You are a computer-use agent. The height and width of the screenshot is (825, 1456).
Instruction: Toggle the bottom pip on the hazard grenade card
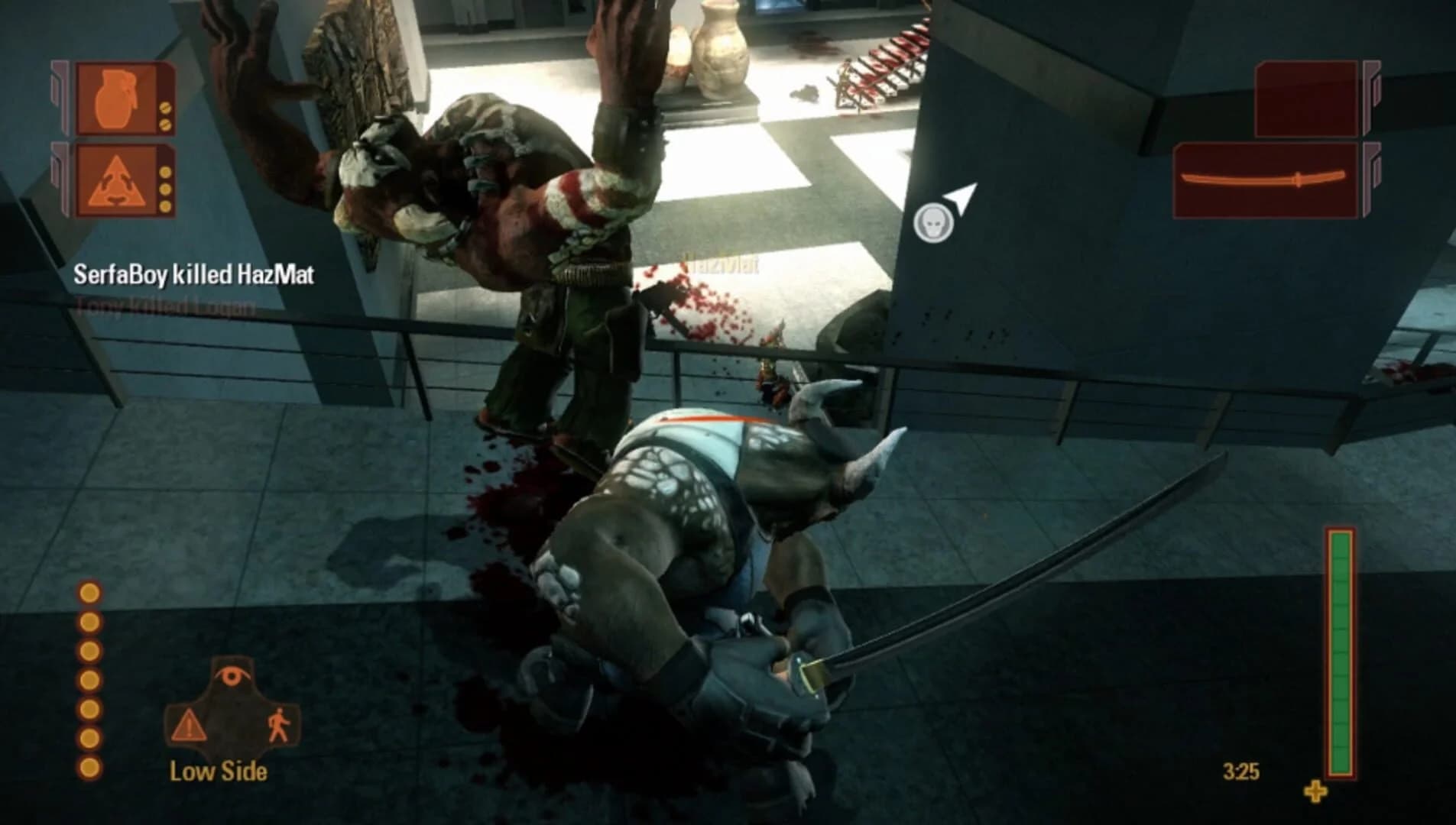pos(166,206)
